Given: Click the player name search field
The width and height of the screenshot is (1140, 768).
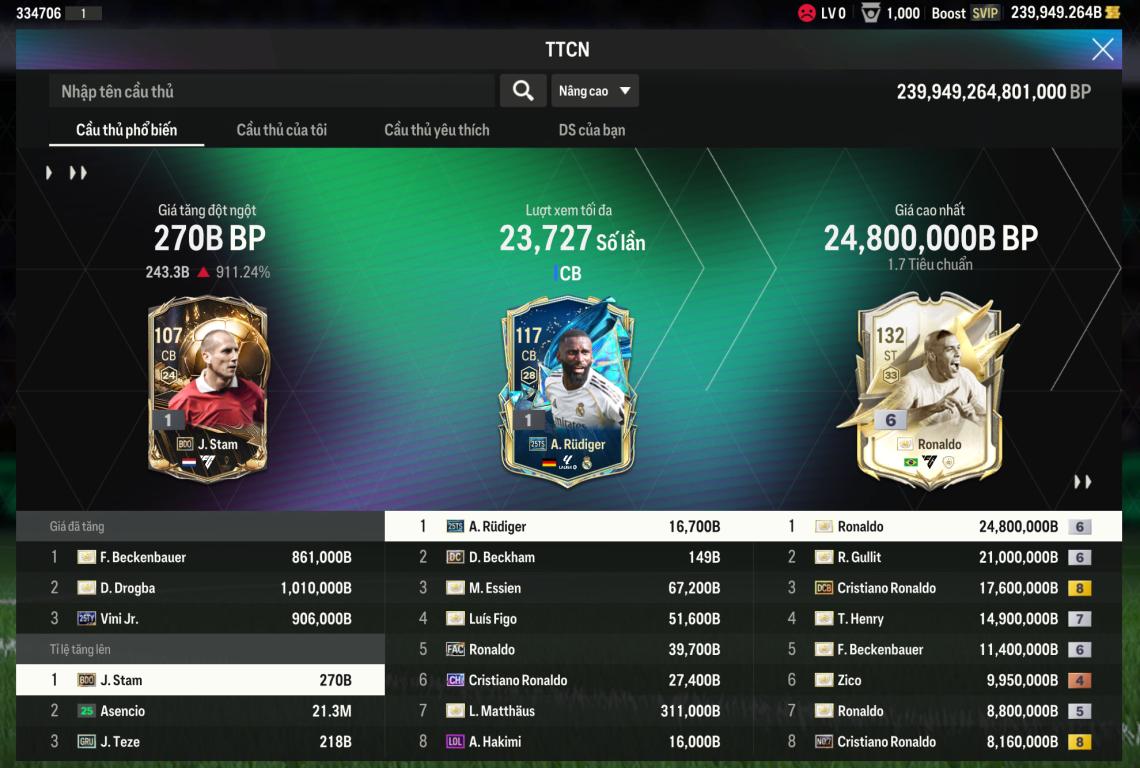Looking at the screenshot, I should click(271, 91).
